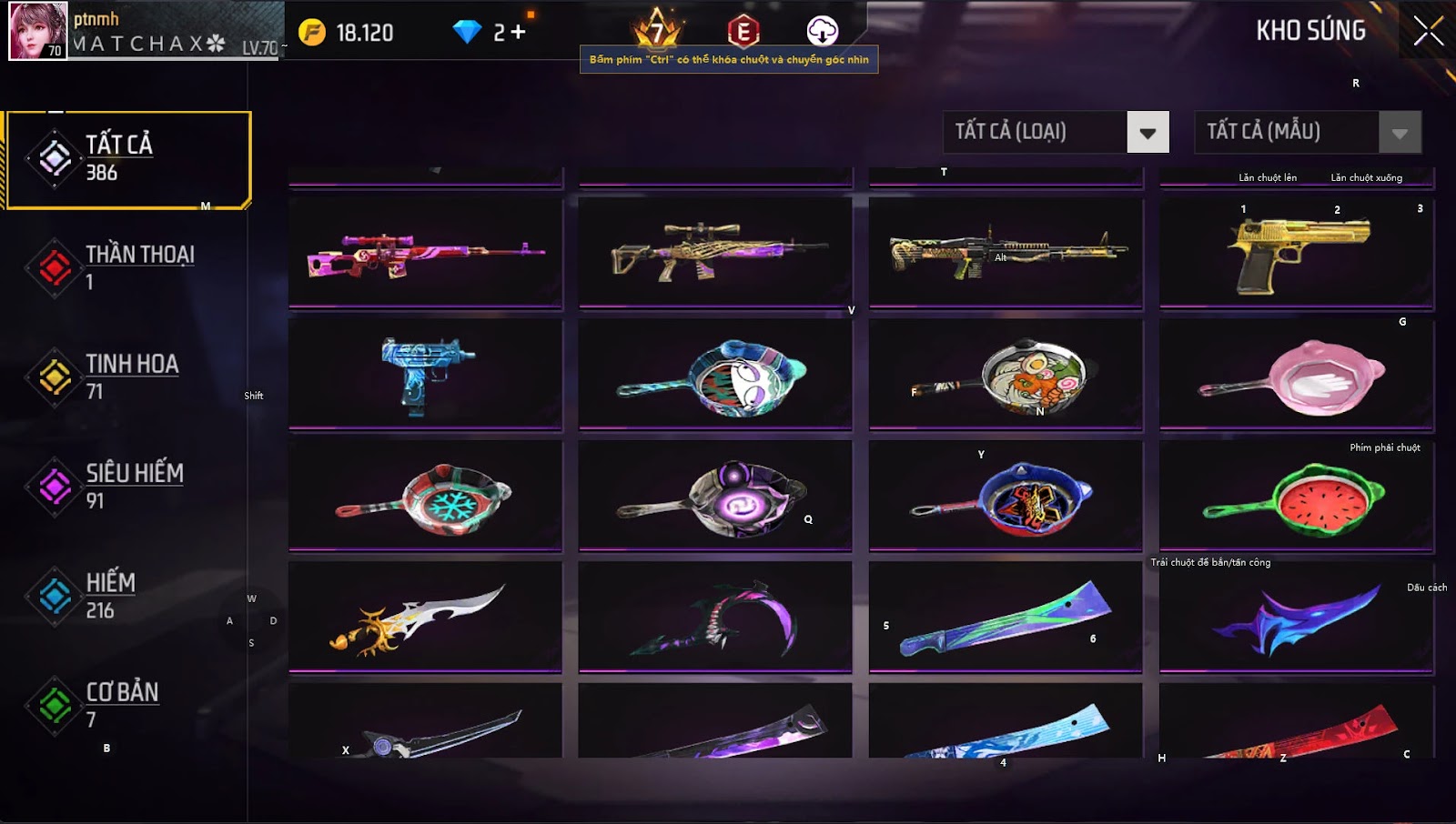Close the Kho Súng weapon vault

1428,31
